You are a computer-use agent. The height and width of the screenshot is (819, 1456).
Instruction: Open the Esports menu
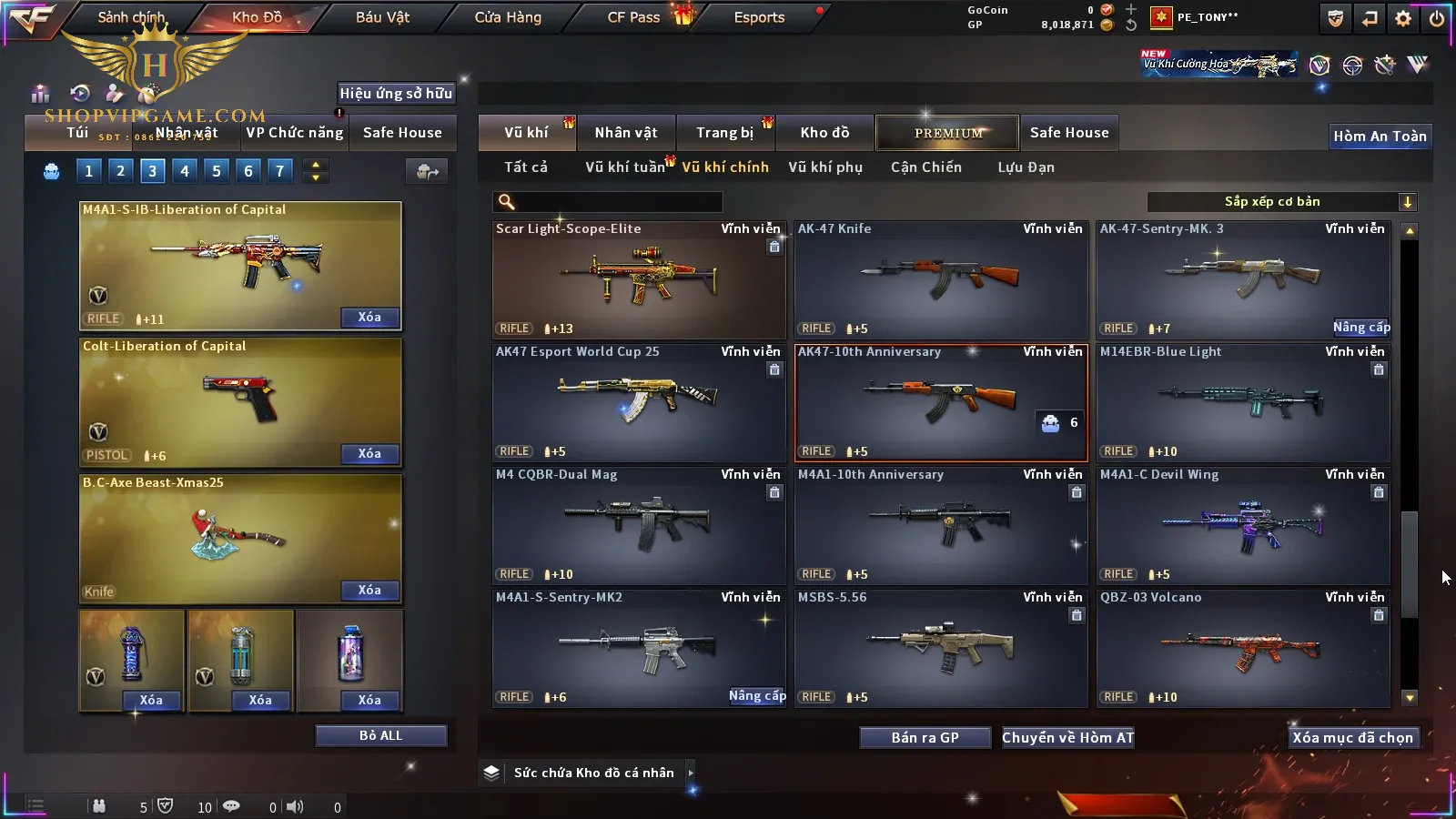point(759,17)
